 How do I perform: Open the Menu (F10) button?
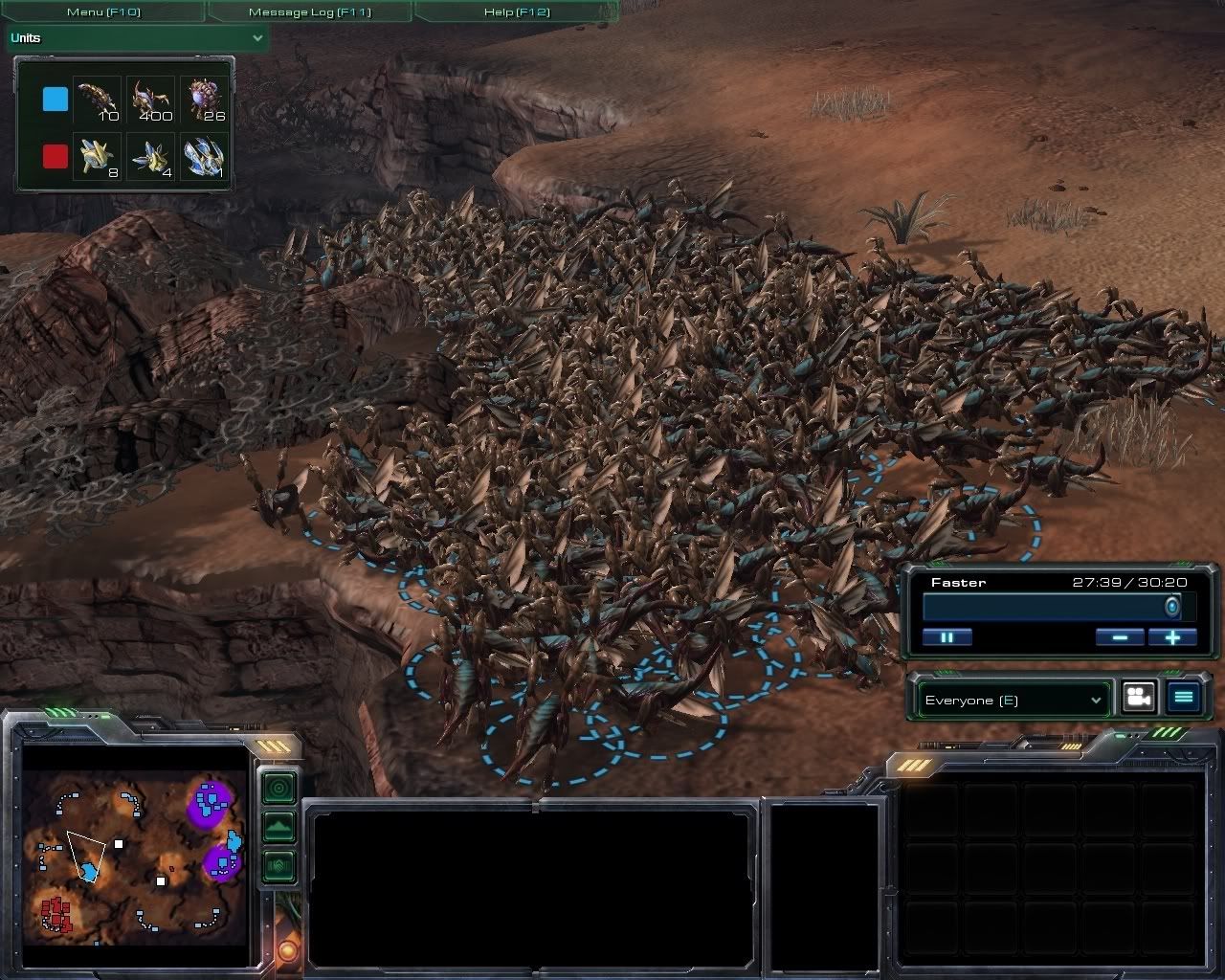coord(103,12)
